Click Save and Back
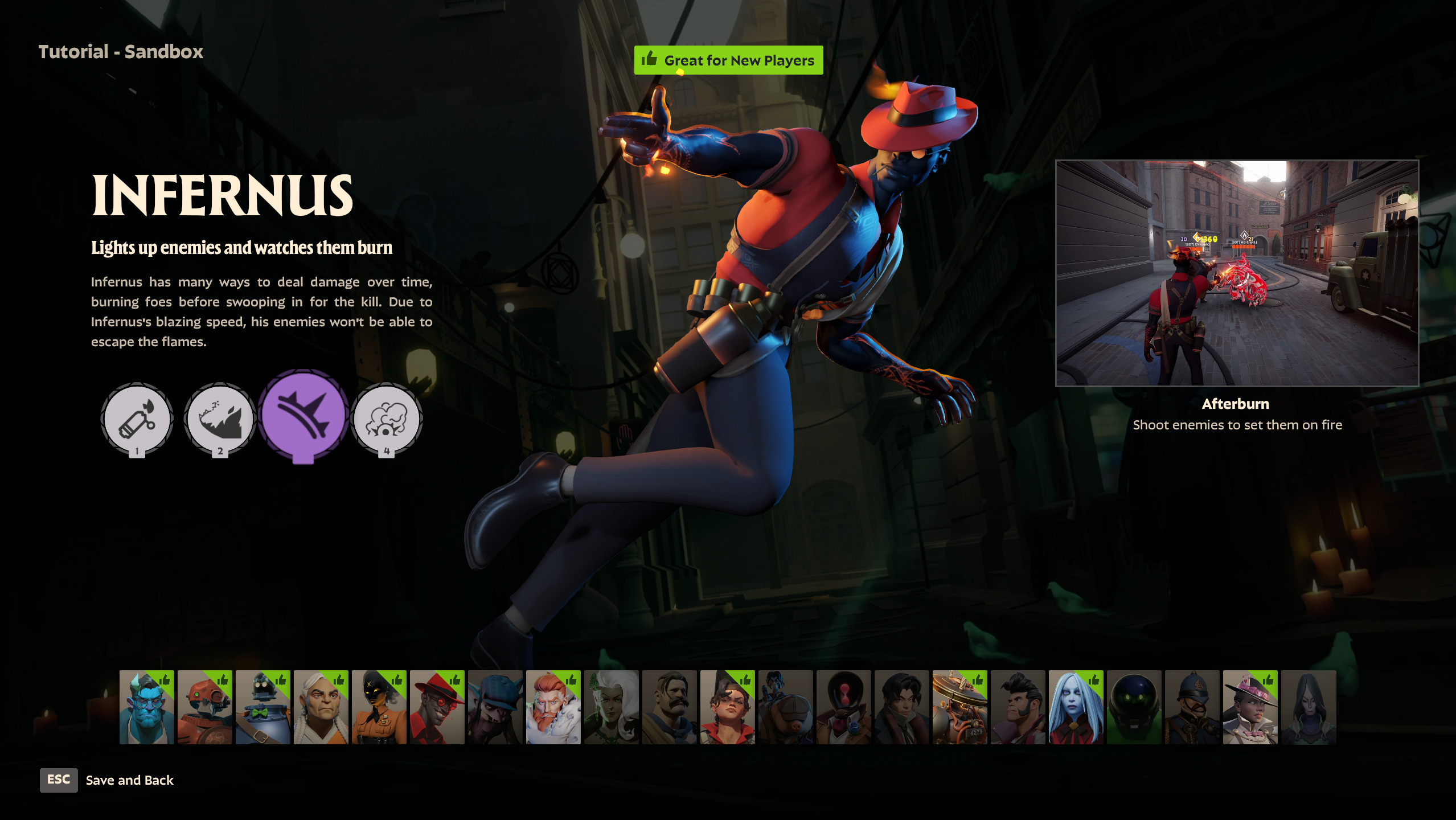Viewport: 1456px width, 820px height. click(x=129, y=780)
